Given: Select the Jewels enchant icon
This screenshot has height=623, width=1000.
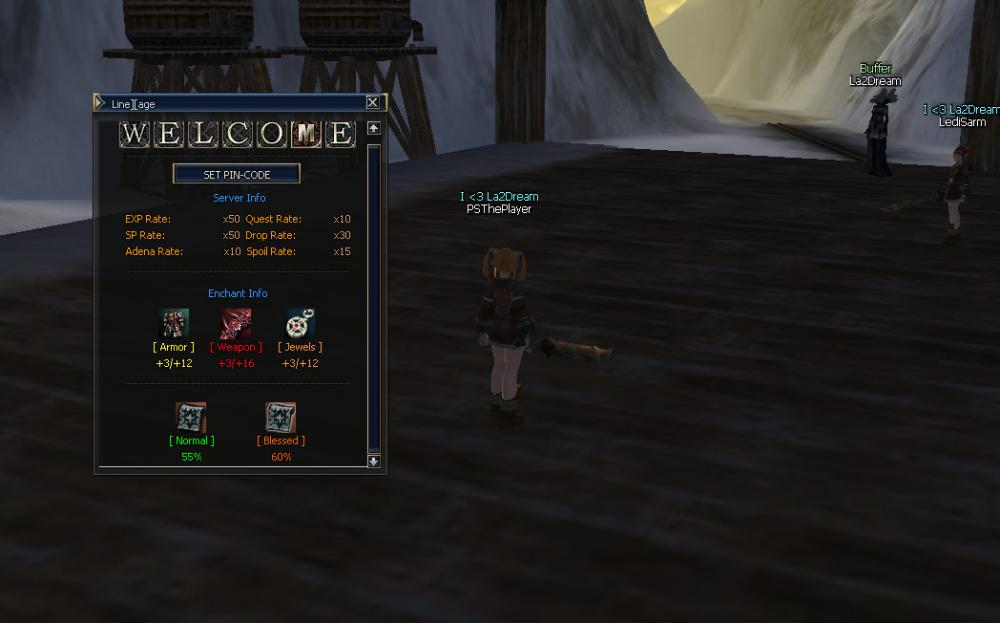Looking at the screenshot, I should point(300,324).
